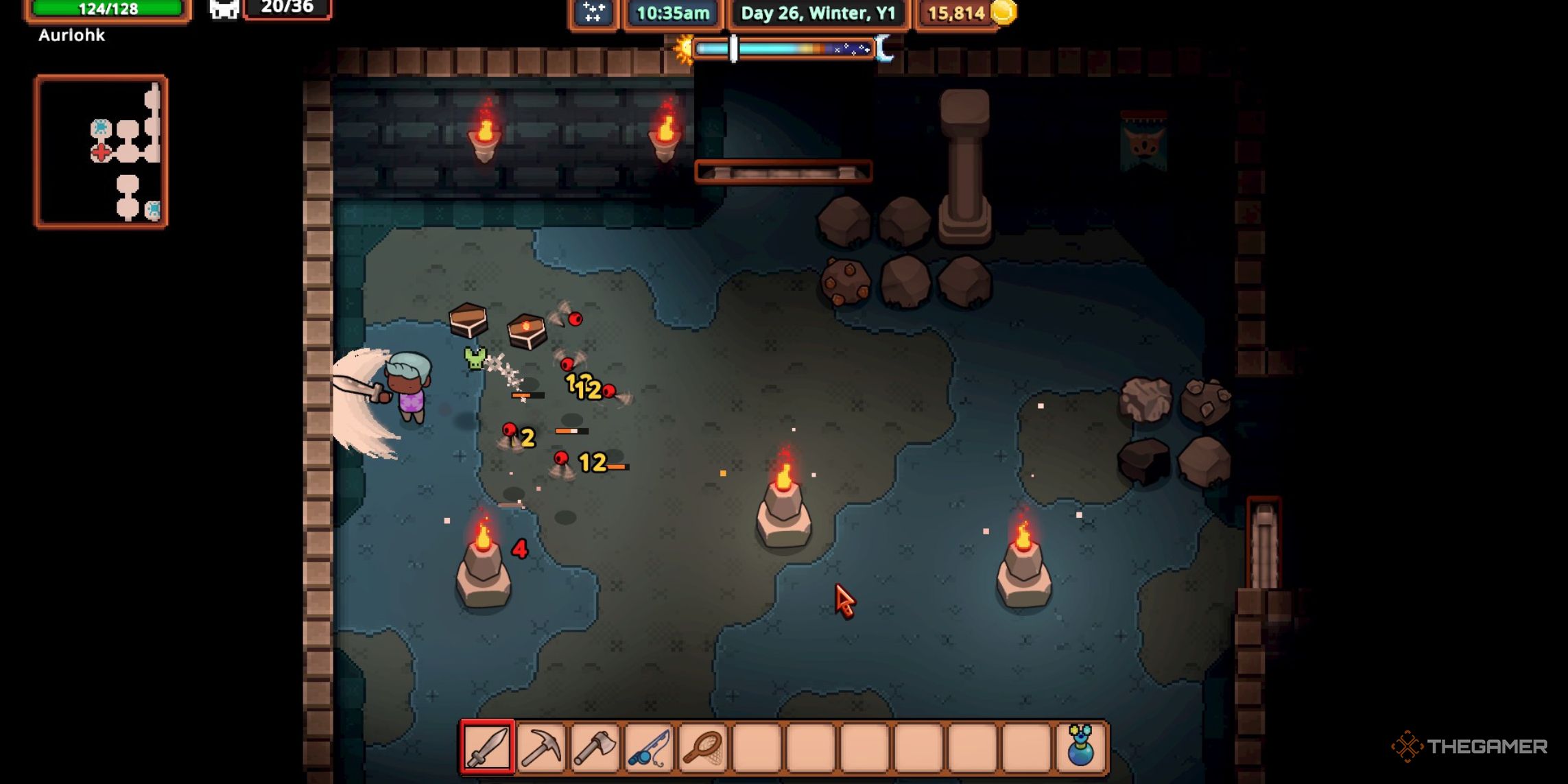Click the sparkle weather icon beside the clock
The image size is (1568, 784).
tap(593, 12)
